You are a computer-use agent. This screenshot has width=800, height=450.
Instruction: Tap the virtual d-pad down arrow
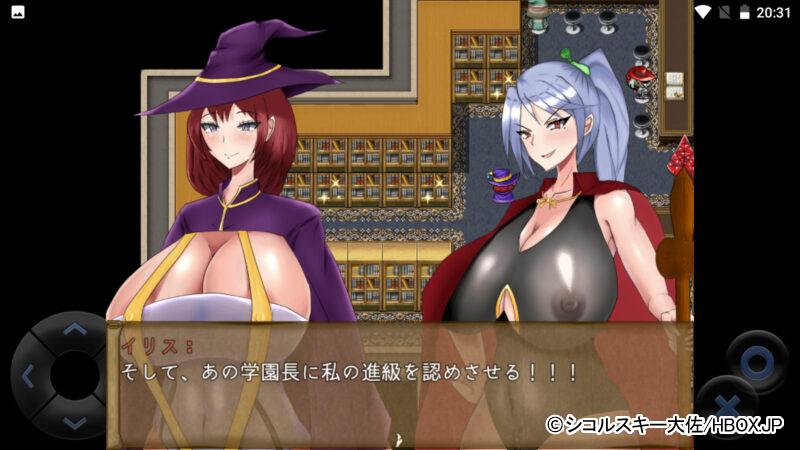(74, 422)
